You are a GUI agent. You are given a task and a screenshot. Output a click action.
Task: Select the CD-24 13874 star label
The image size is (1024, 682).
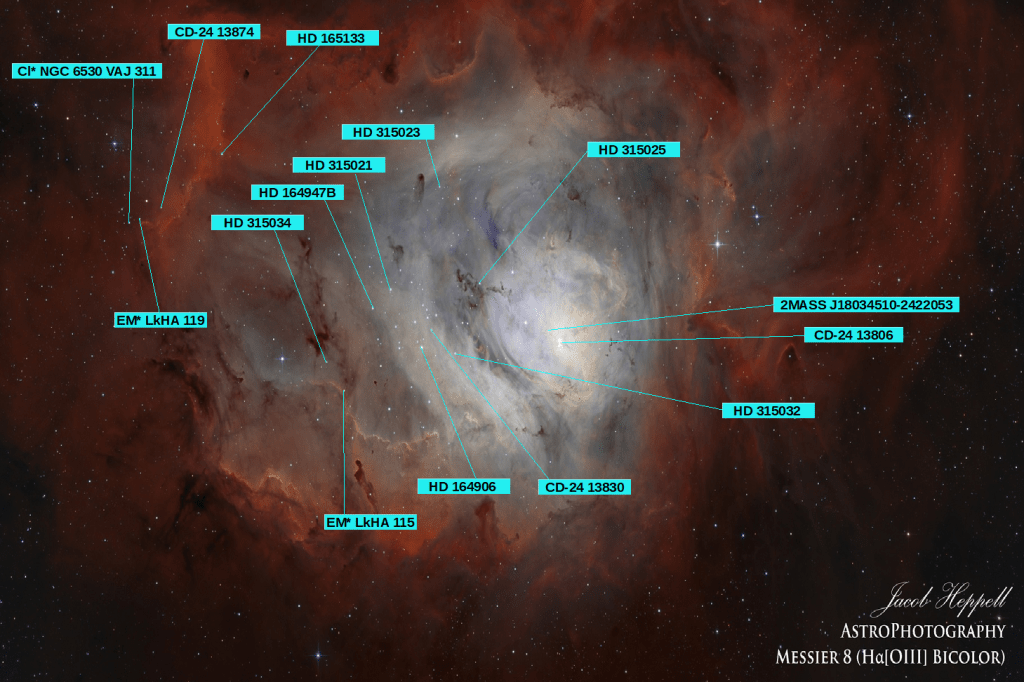click(x=213, y=32)
